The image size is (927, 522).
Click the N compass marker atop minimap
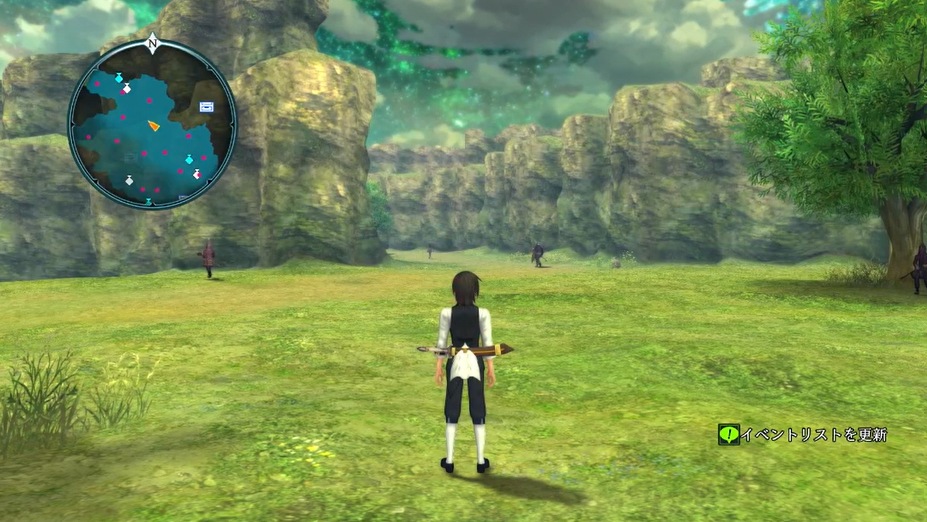(152, 43)
